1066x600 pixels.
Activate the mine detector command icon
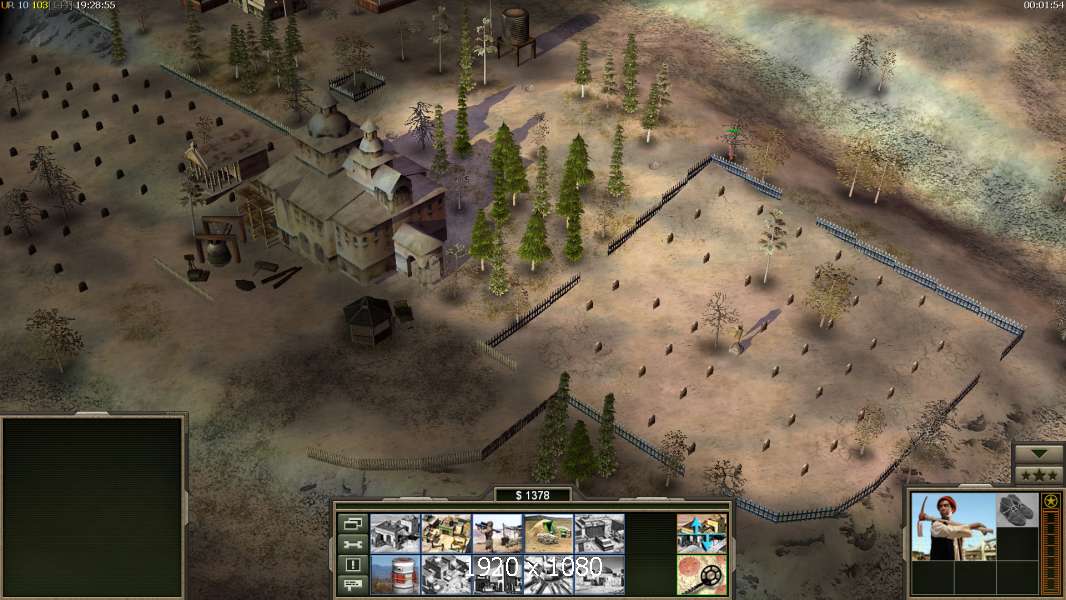tap(701, 574)
